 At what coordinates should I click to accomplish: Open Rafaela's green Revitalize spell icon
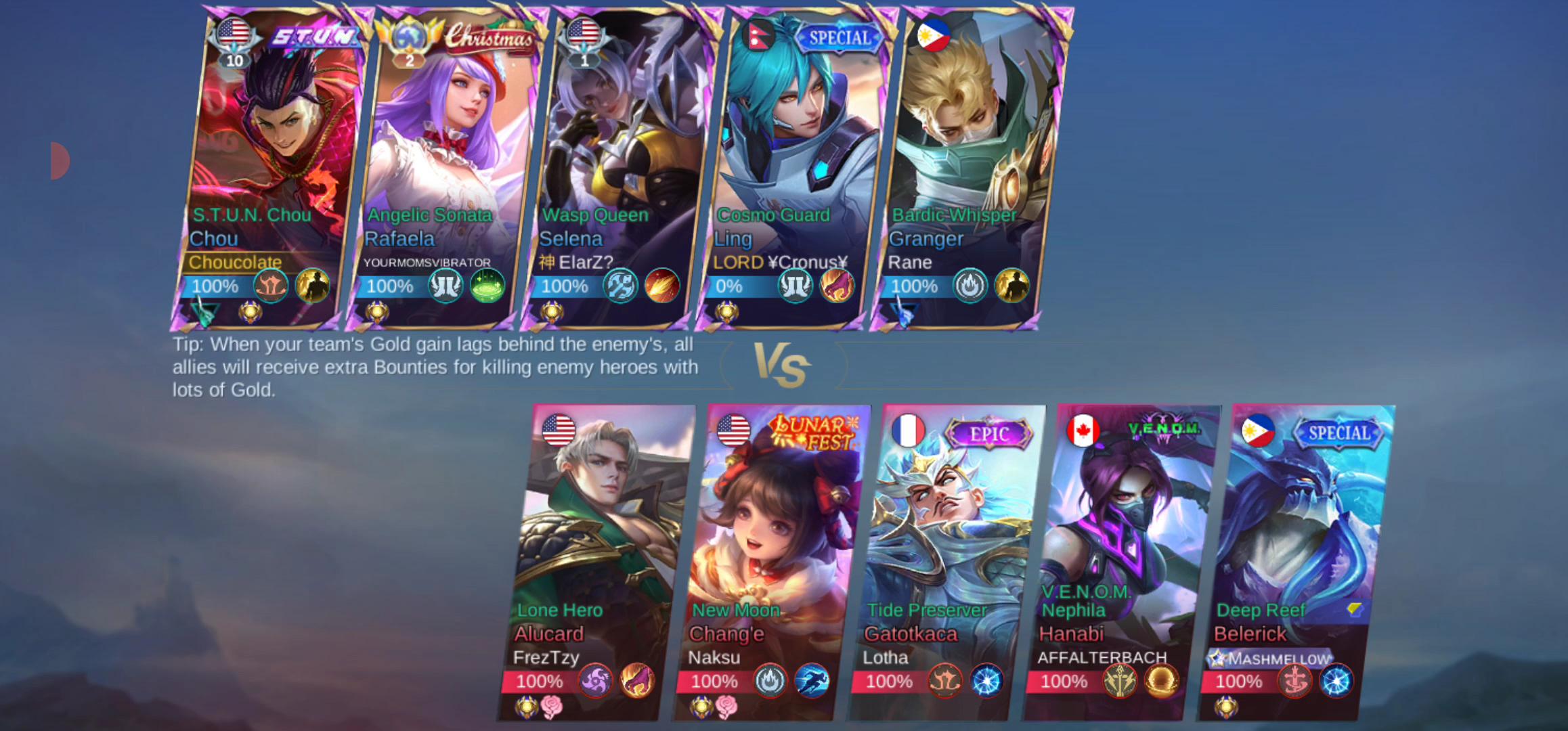488,287
